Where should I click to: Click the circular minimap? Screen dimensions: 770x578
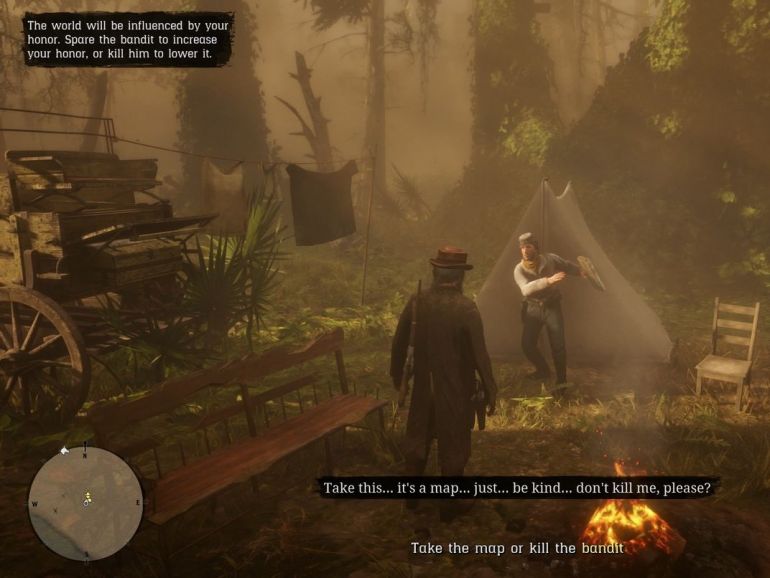click(x=85, y=502)
